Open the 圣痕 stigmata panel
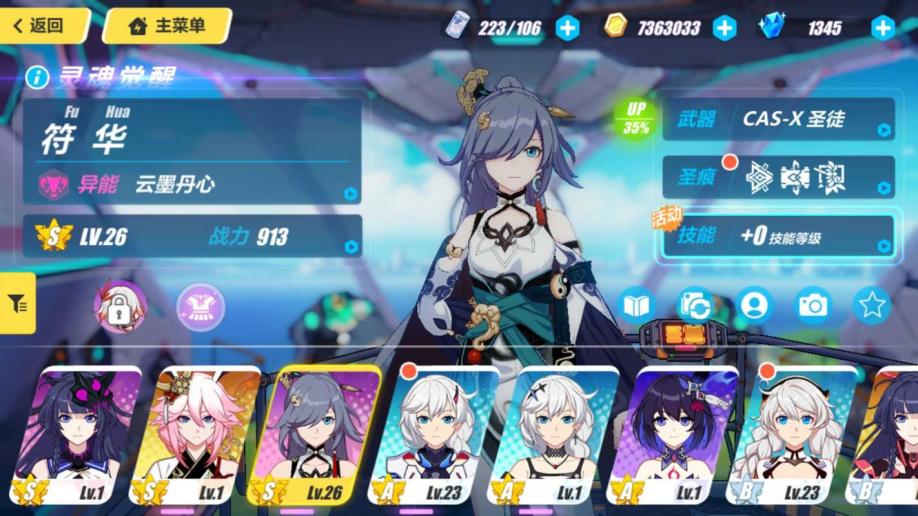The width and height of the screenshot is (918, 516). point(778,176)
